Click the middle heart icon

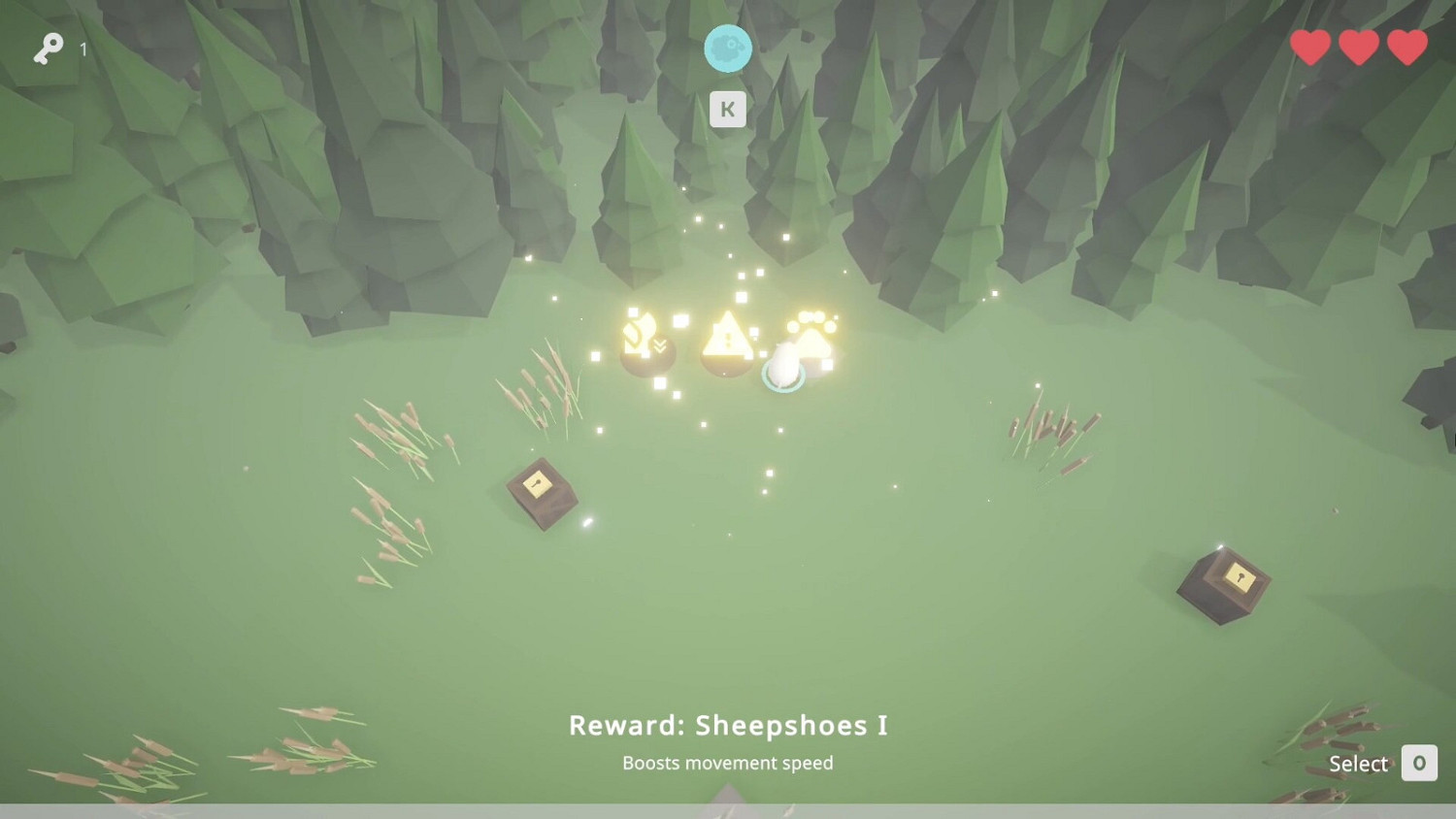[1358, 46]
